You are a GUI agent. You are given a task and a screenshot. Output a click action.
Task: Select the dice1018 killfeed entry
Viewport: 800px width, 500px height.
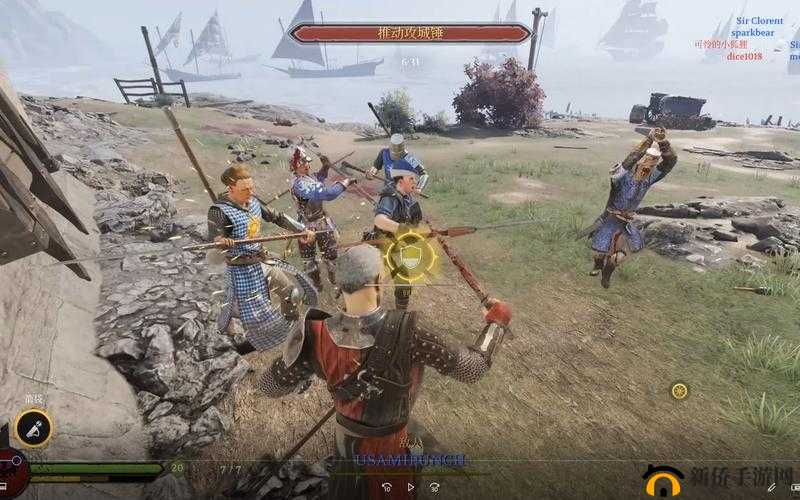(x=743, y=56)
